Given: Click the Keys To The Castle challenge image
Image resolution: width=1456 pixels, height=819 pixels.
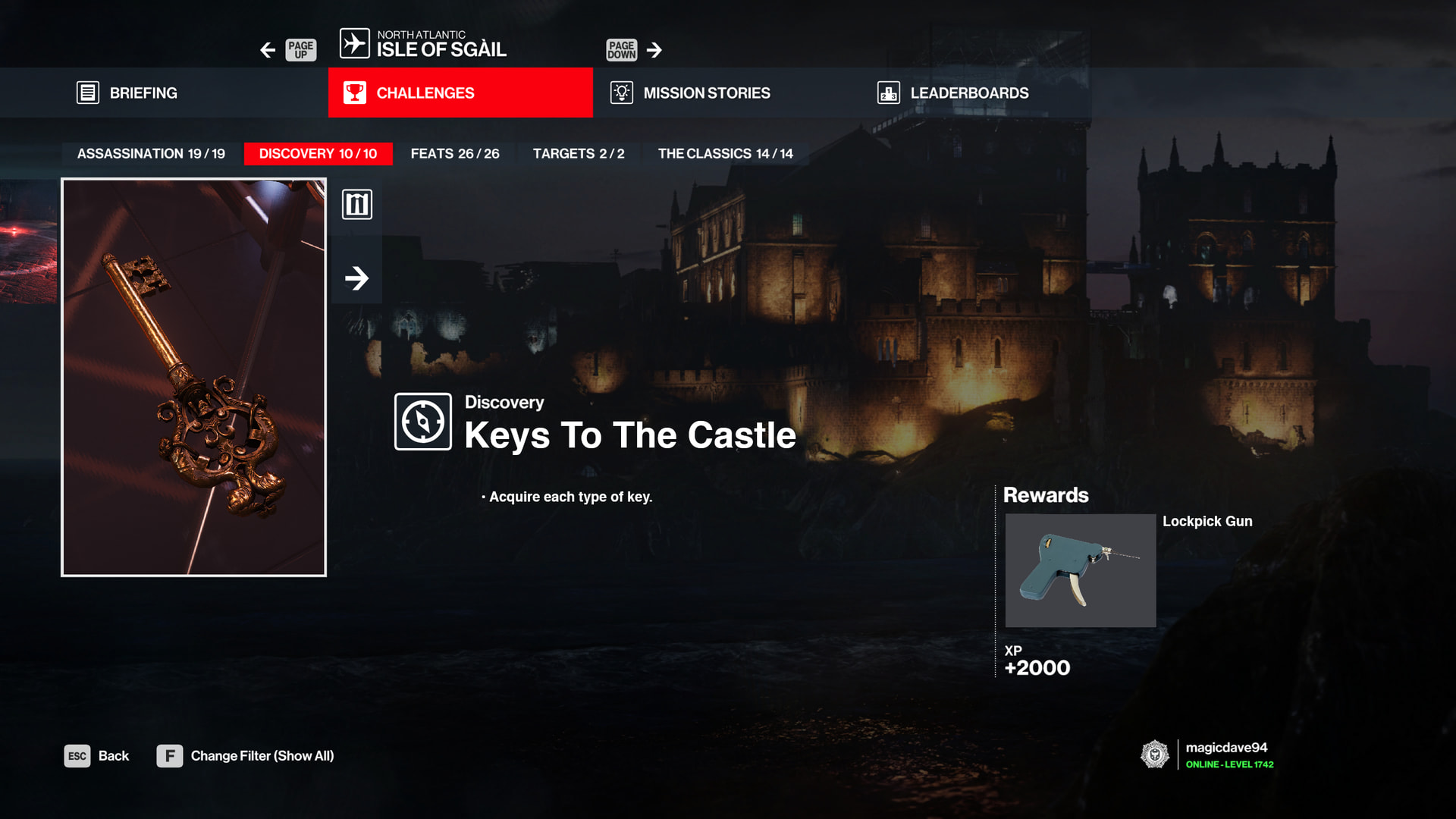Looking at the screenshot, I should tap(193, 377).
